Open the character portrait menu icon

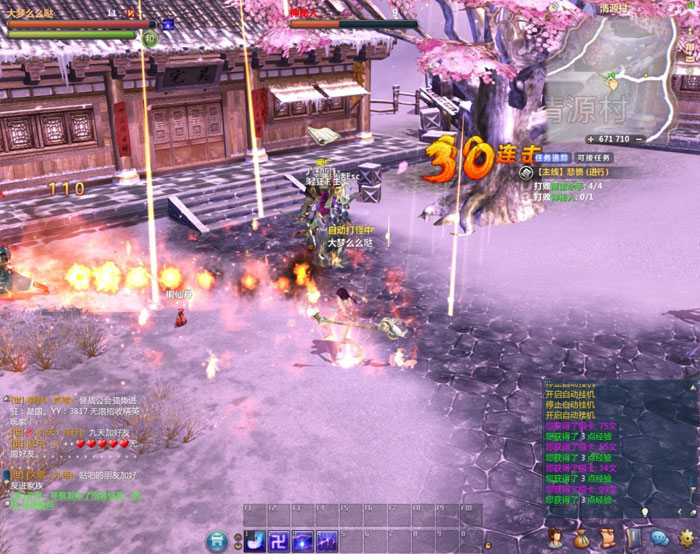(x=558, y=539)
